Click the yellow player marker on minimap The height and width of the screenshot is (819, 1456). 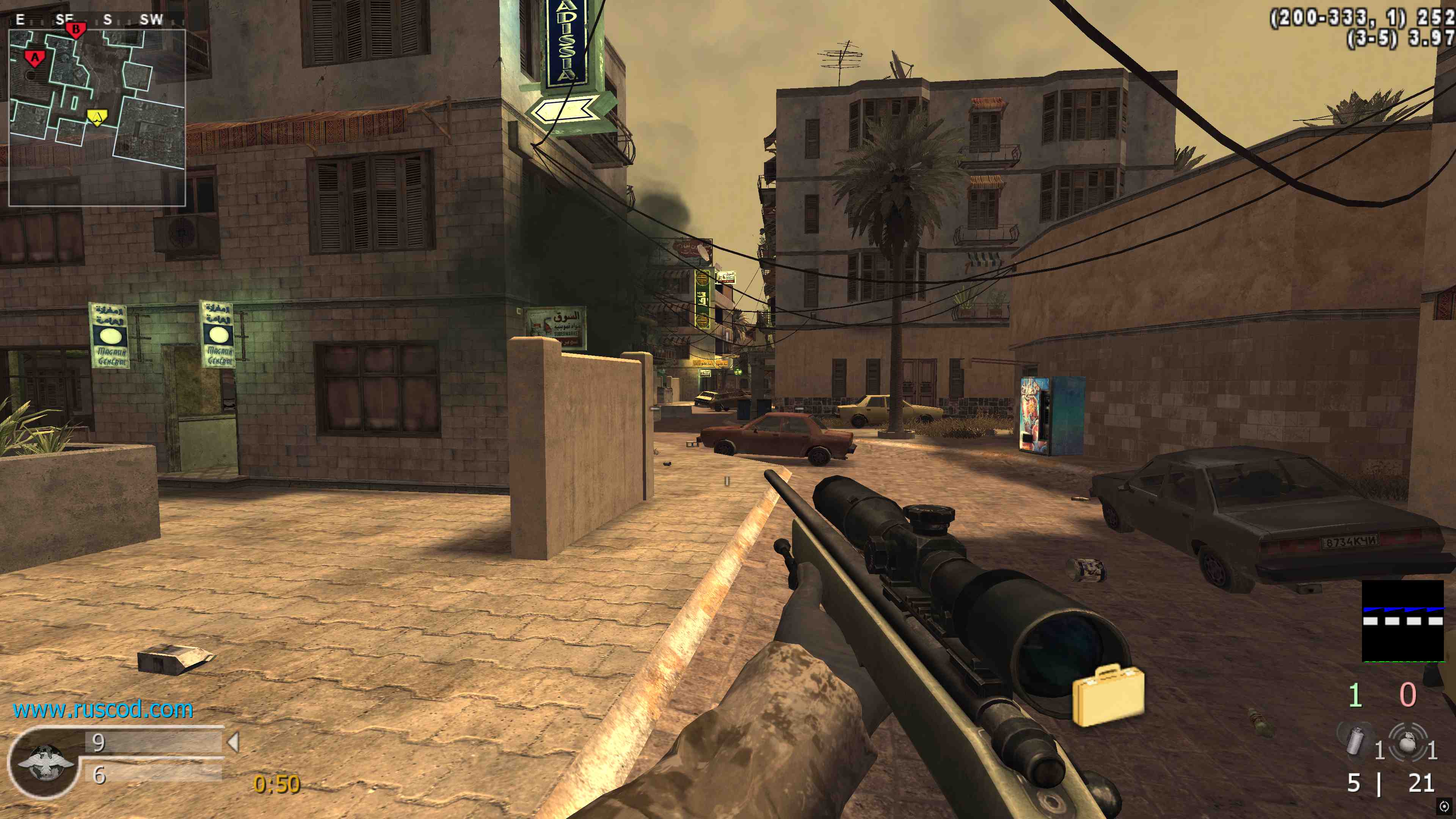point(97,117)
